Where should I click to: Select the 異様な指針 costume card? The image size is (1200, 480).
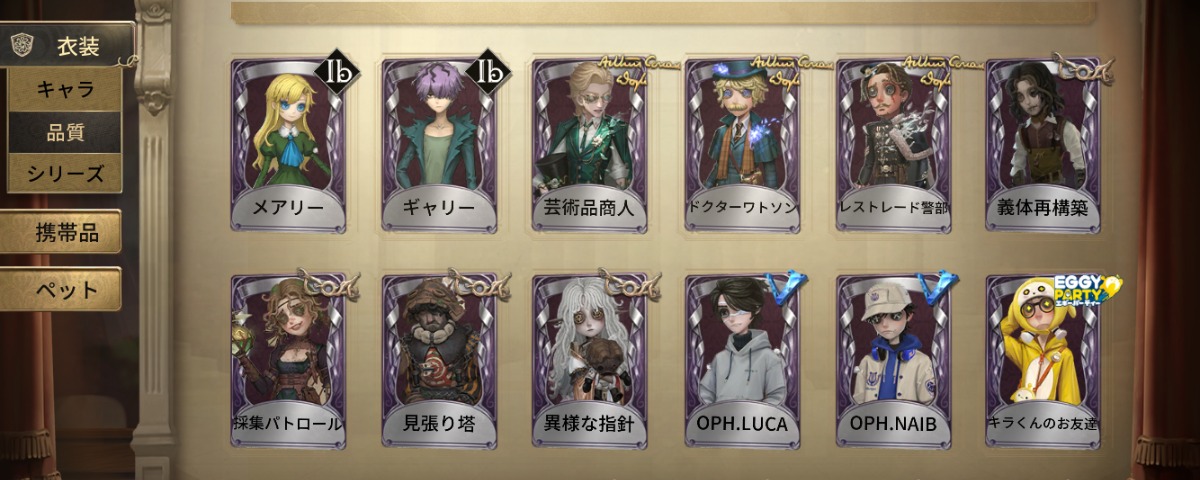click(x=590, y=360)
